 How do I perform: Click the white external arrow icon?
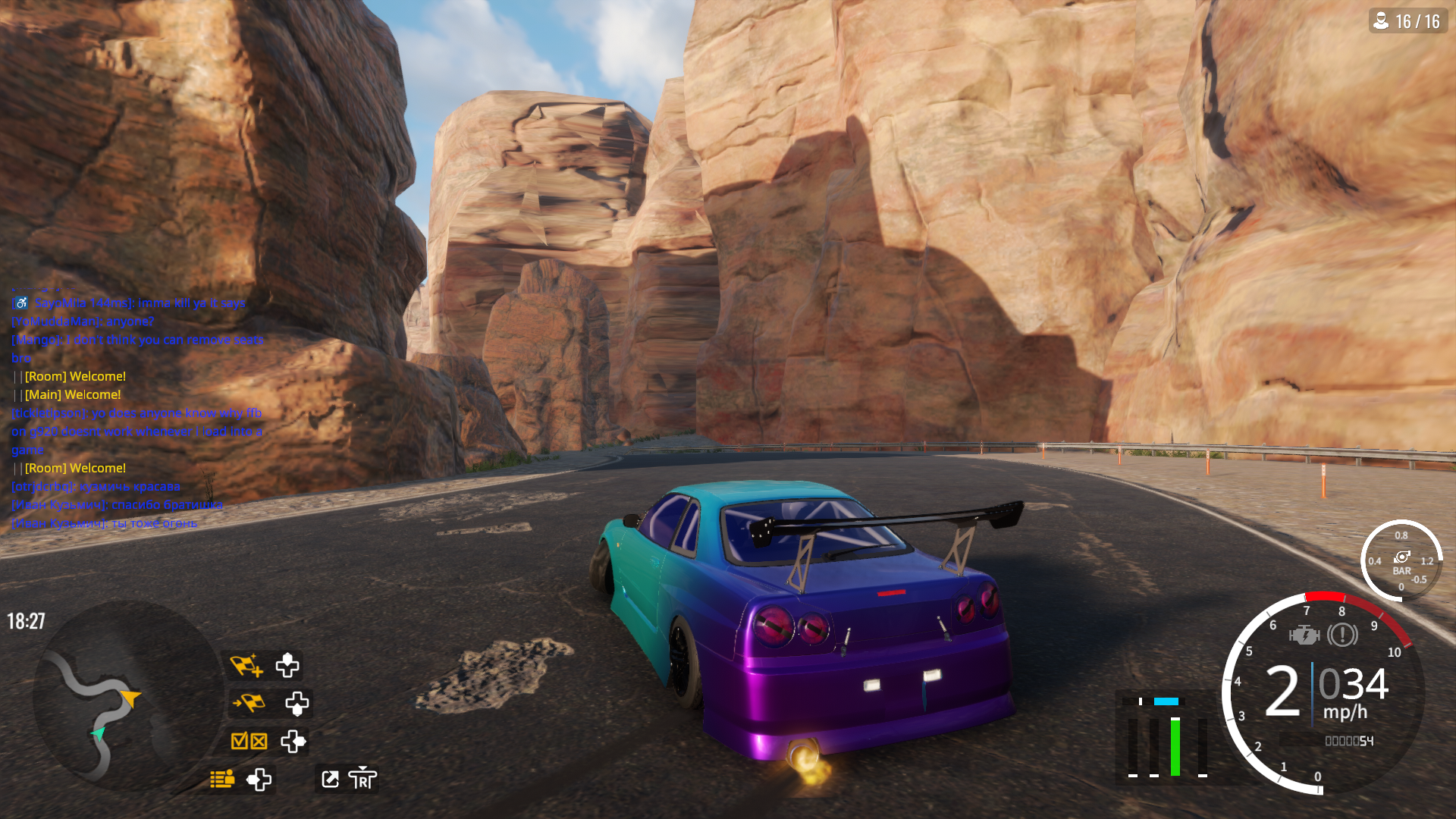pos(330,779)
